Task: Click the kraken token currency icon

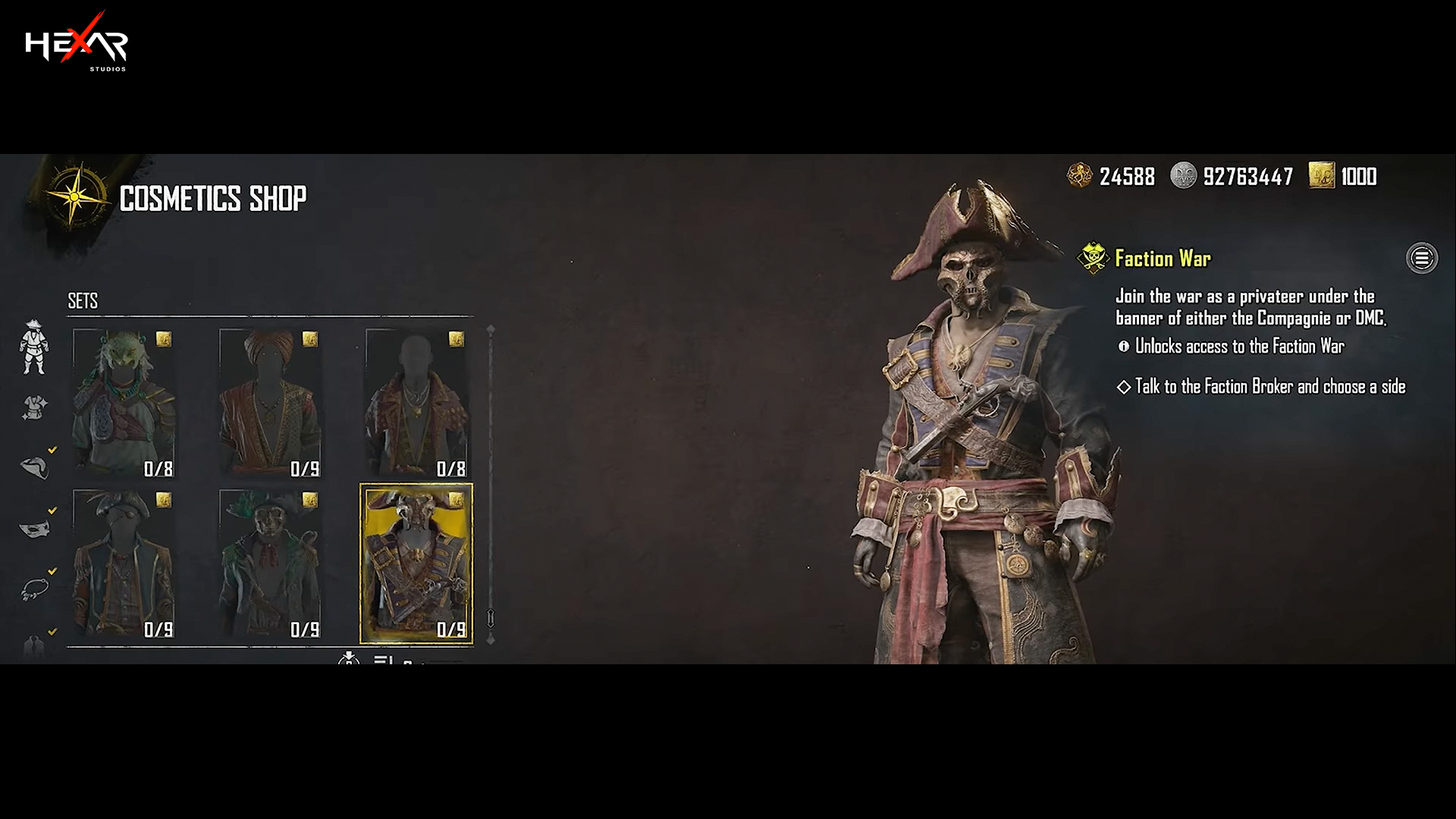Action: coord(1079,176)
